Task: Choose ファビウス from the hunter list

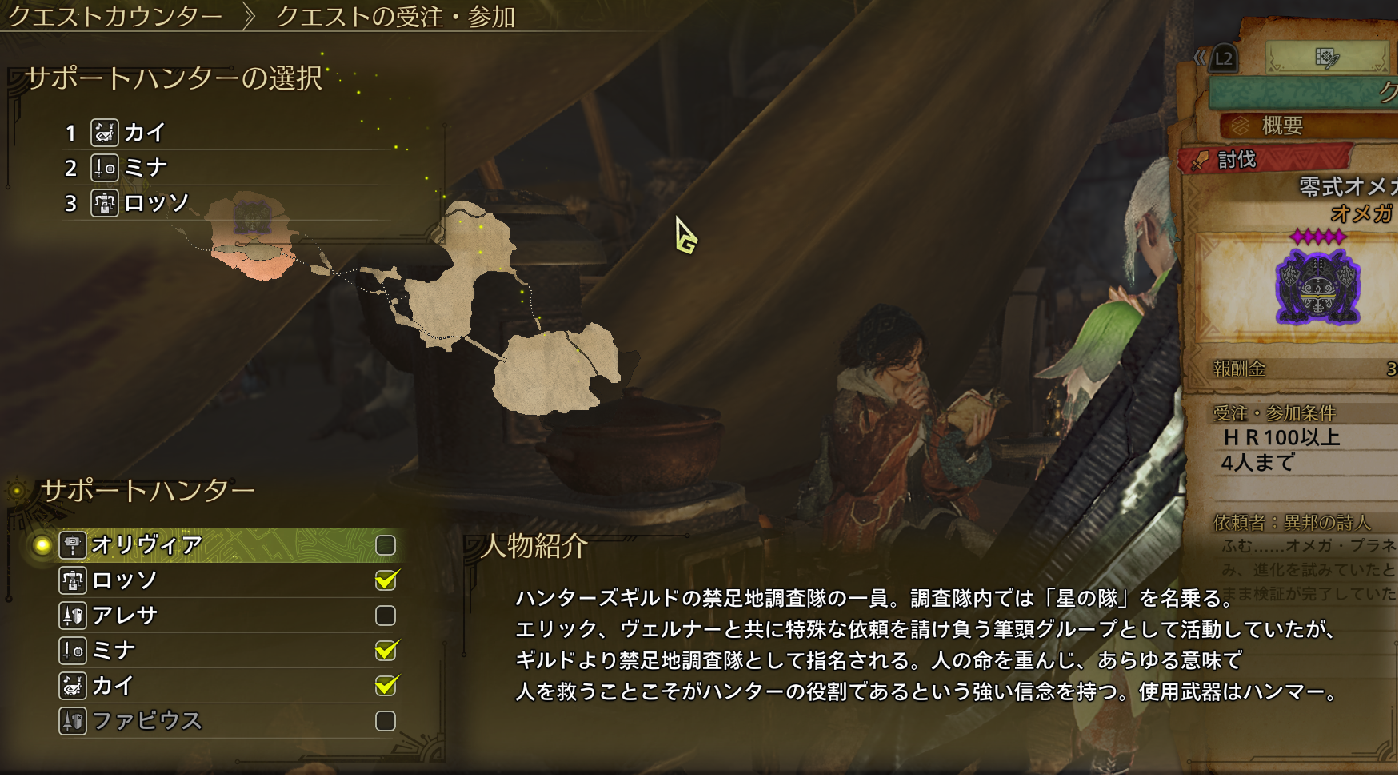Action: (147, 720)
